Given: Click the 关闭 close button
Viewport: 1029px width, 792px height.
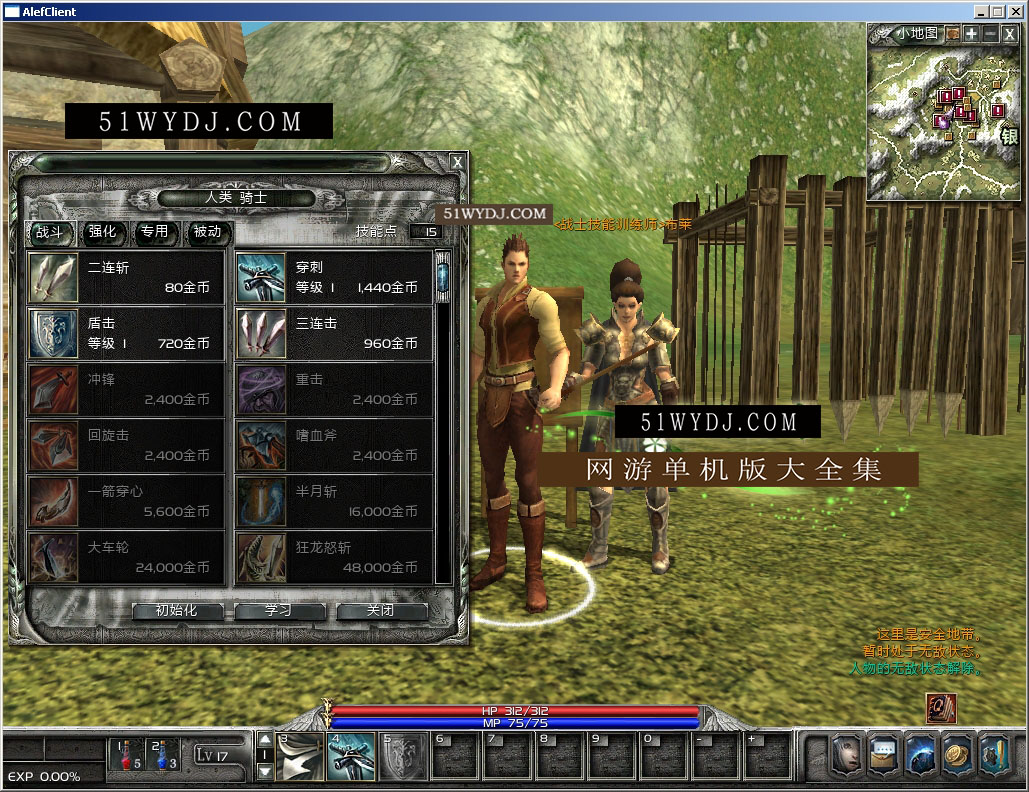Looking at the screenshot, I should point(381,611).
